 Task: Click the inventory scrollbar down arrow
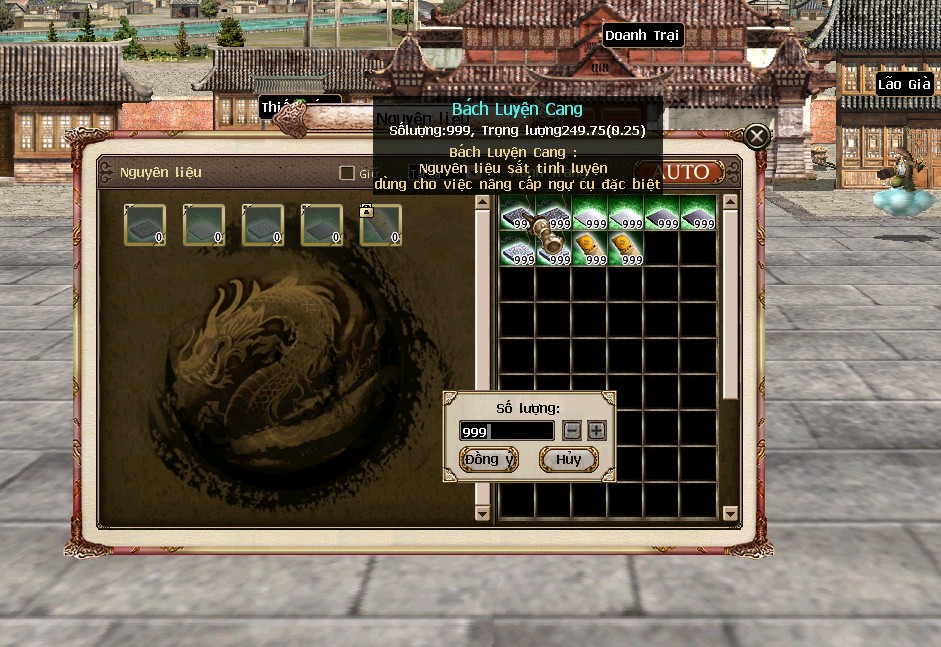tap(730, 514)
